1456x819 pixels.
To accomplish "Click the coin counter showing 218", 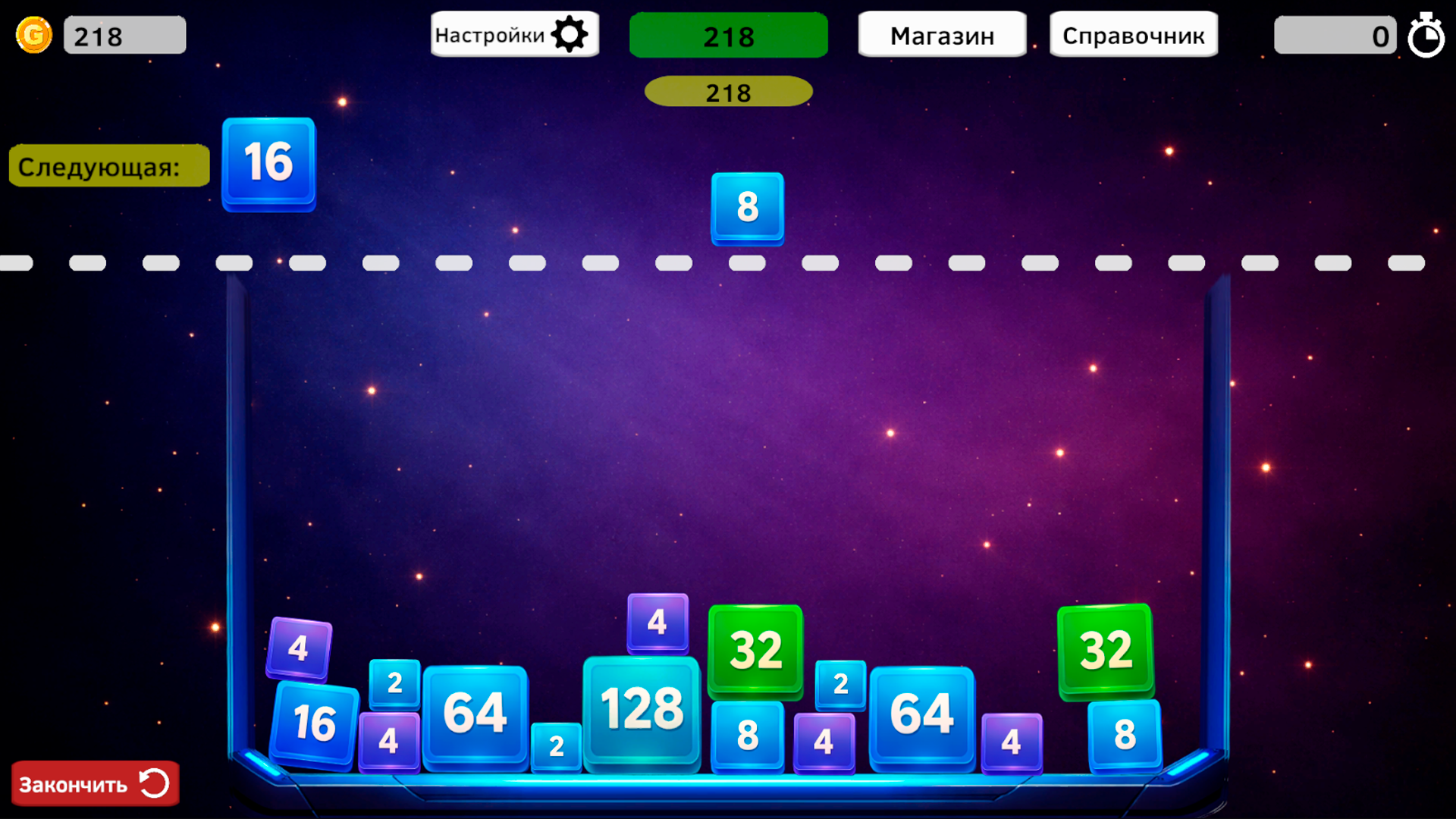I will pyautogui.click(x=124, y=34).
